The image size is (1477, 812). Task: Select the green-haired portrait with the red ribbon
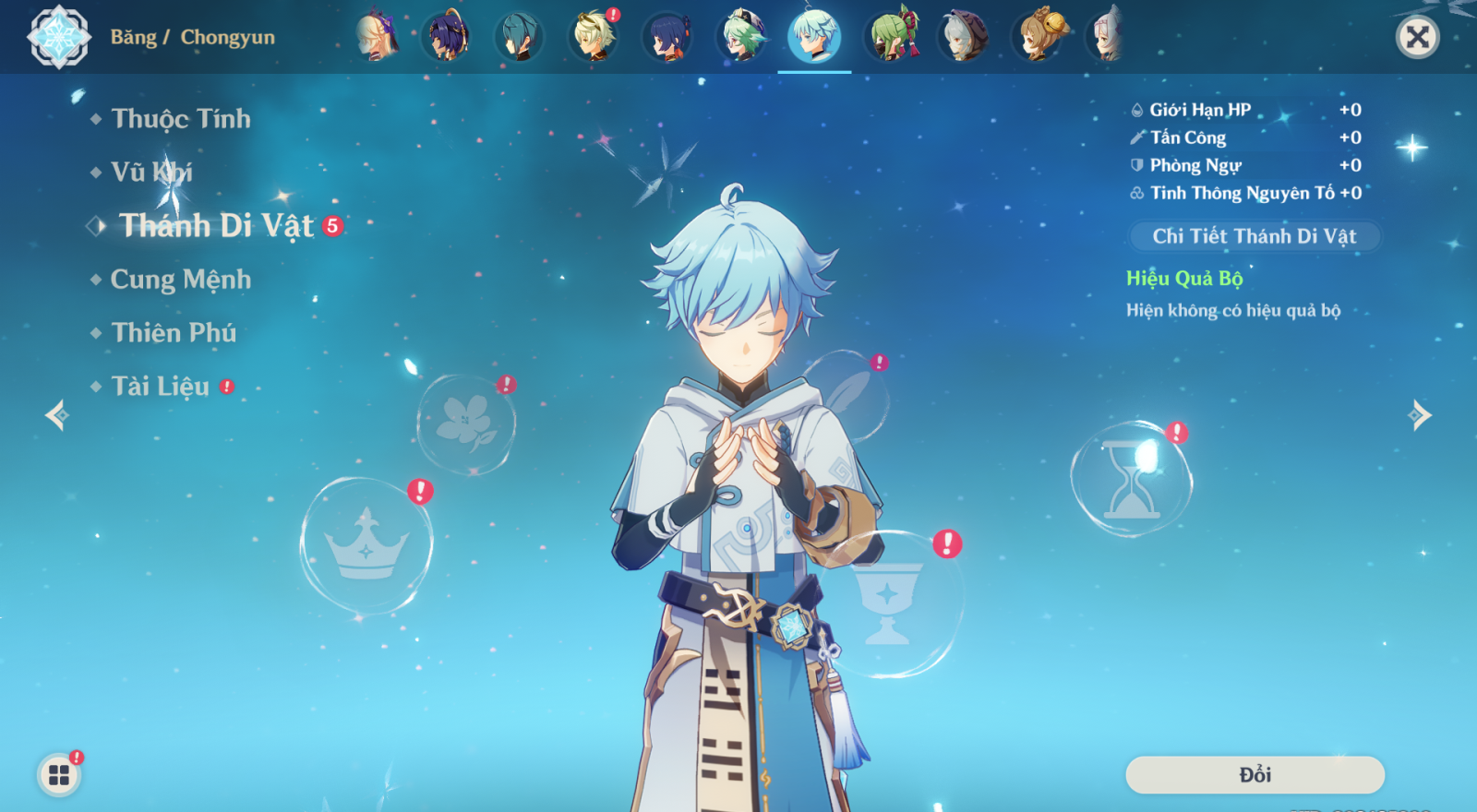click(x=892, y=37)
